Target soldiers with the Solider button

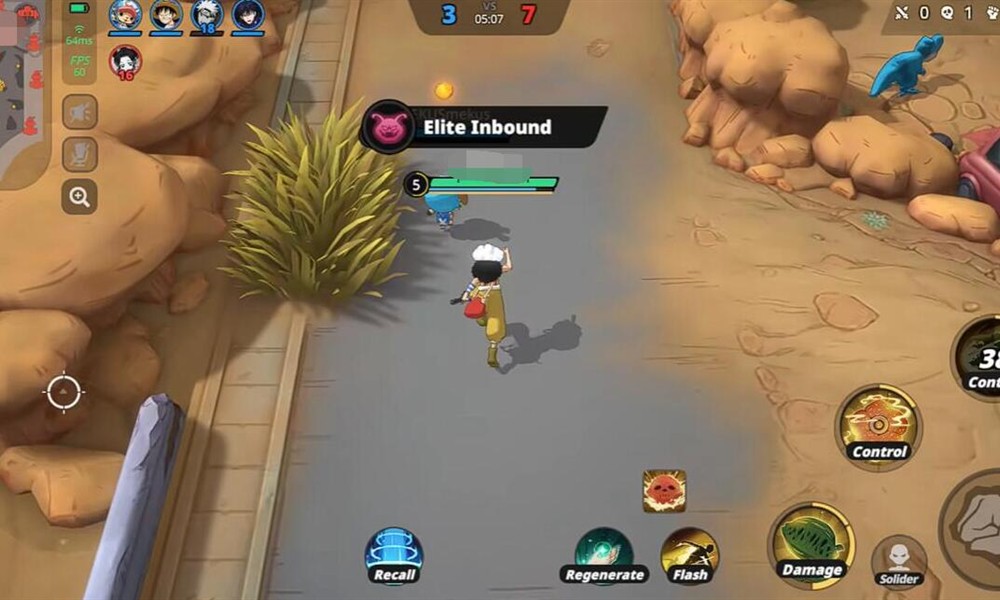(898, 560)
